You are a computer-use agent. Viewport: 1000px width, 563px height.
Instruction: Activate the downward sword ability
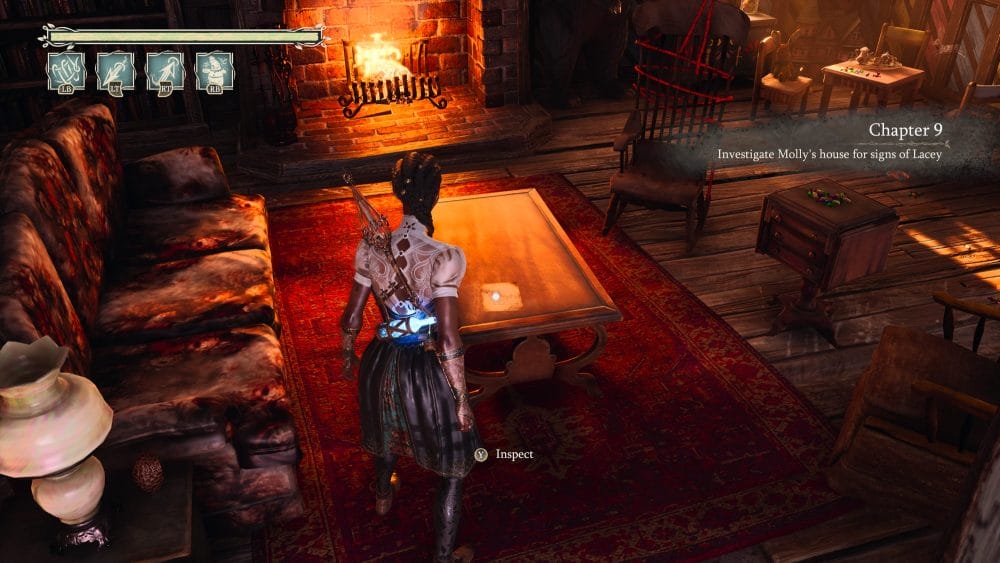(116, 71)
